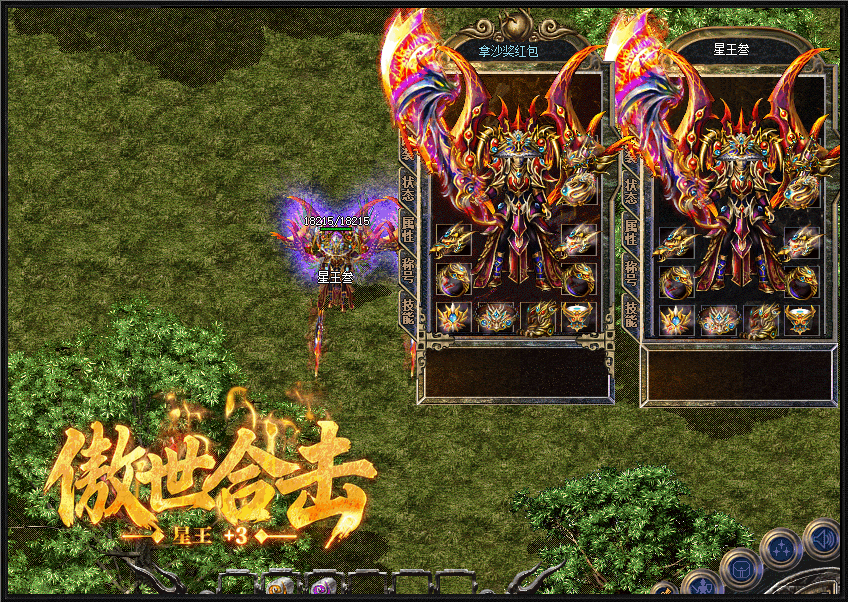Choose the belt slot in 星王叁 panel
Screen dimensions: 848x602
pyautogui.click(x=719, y=319)
